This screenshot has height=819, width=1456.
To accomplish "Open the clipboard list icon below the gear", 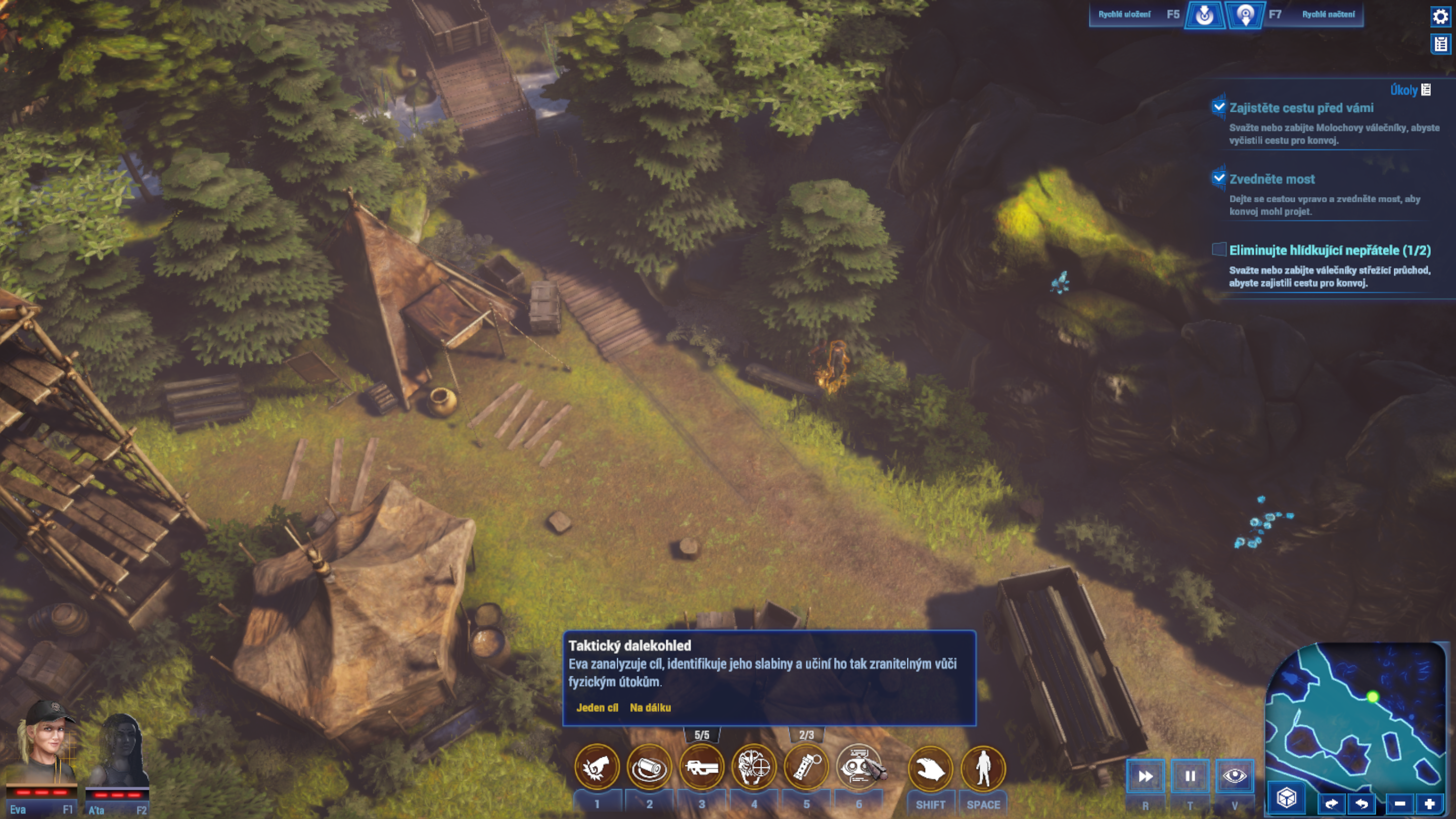I will [x=1441, y=43].
